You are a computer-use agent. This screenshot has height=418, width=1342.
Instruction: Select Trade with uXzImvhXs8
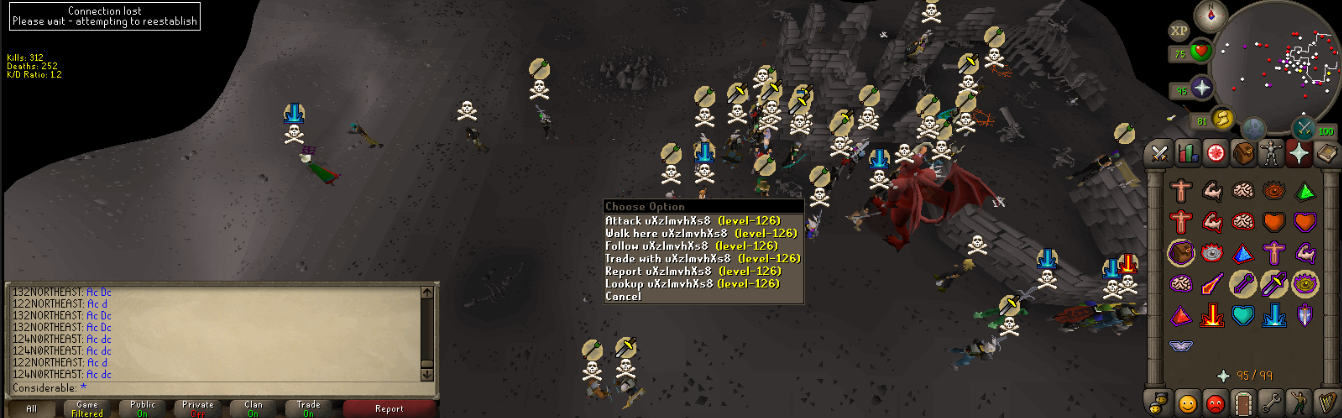[690, 258]
